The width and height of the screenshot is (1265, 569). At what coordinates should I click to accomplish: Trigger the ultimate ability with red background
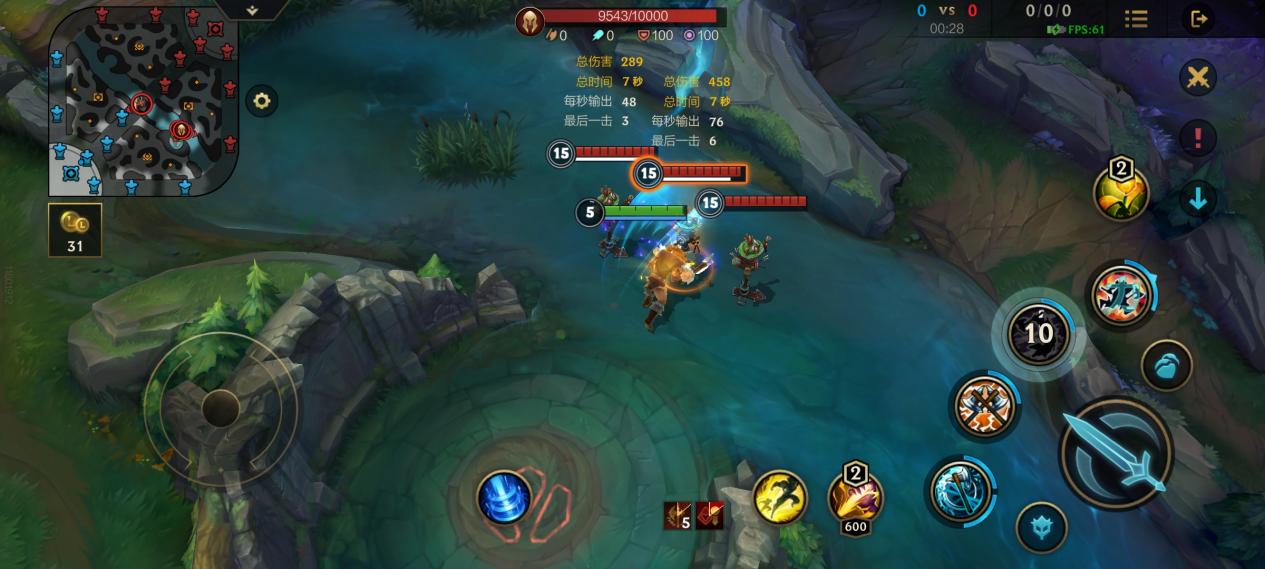coord(1120,295)
